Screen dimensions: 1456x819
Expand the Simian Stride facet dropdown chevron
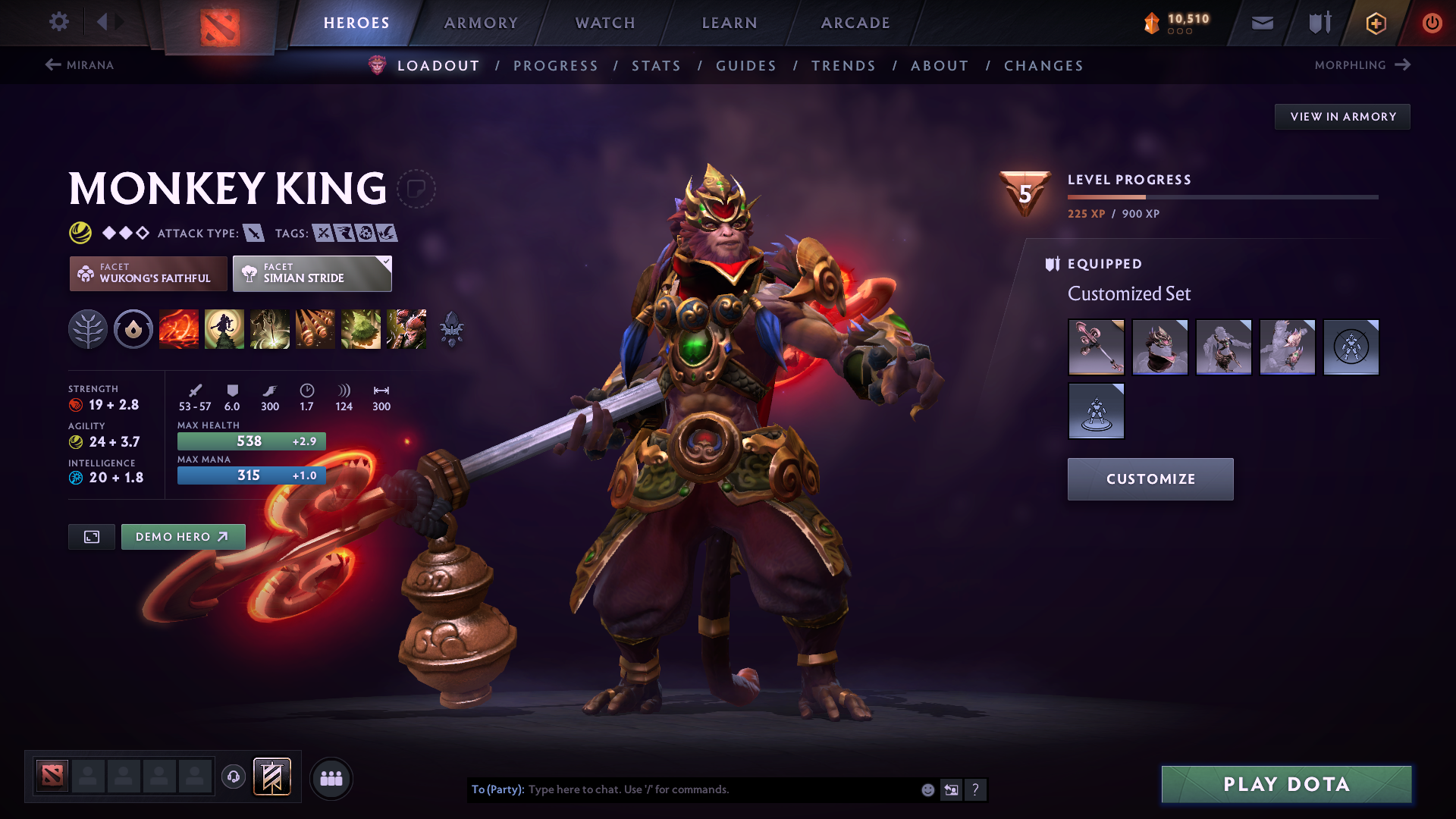(386, 262)
